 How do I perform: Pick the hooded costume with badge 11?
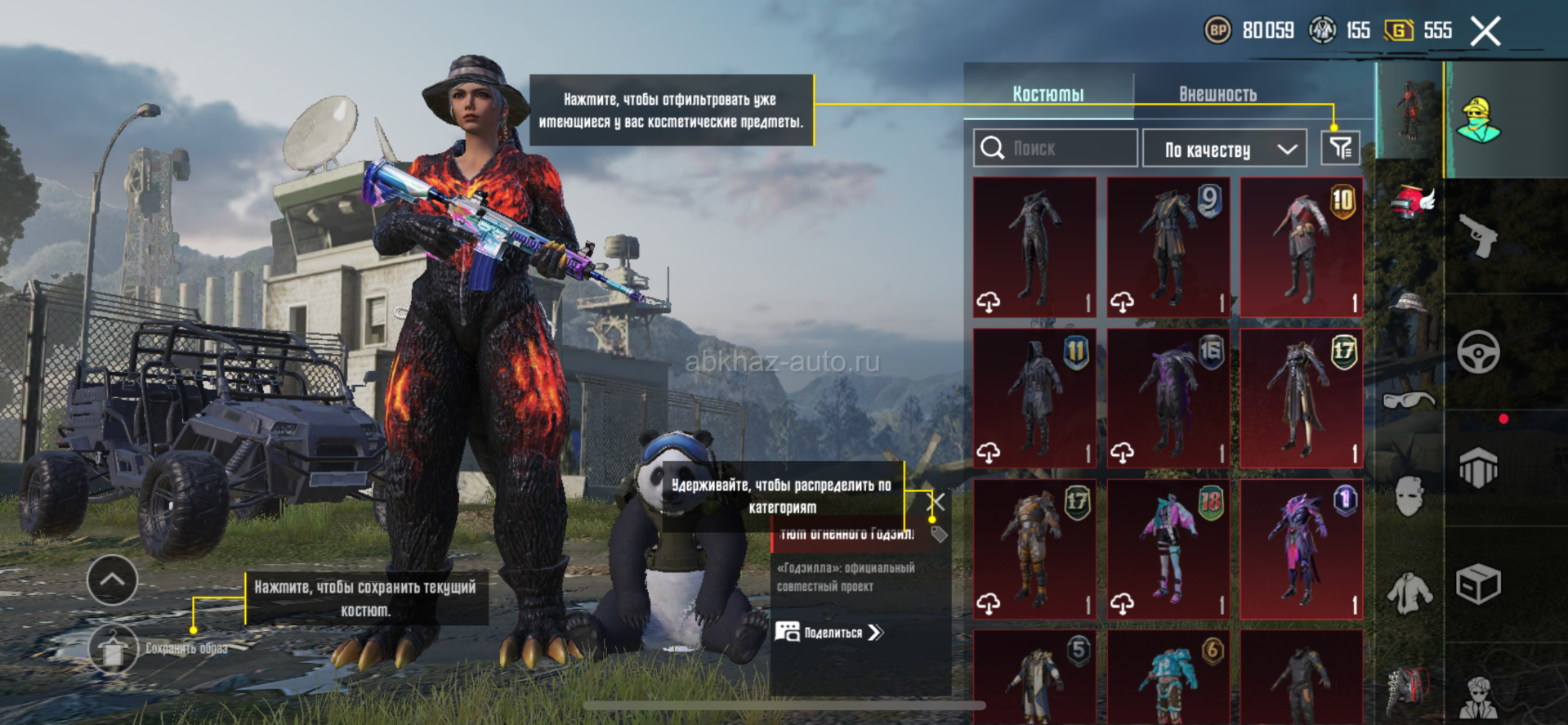point(1034,398)
